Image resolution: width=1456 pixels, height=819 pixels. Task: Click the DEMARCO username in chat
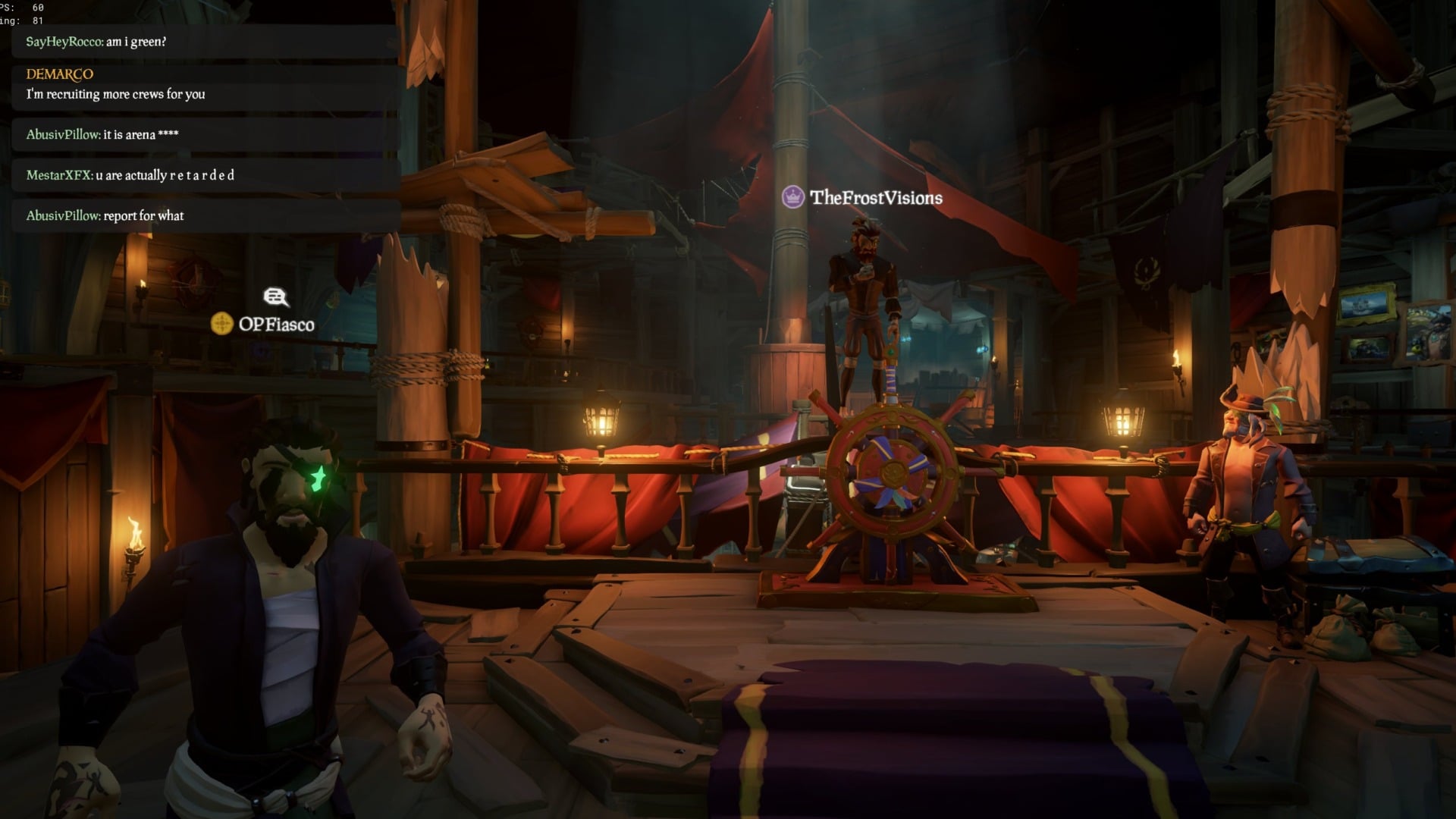point(58,74)
